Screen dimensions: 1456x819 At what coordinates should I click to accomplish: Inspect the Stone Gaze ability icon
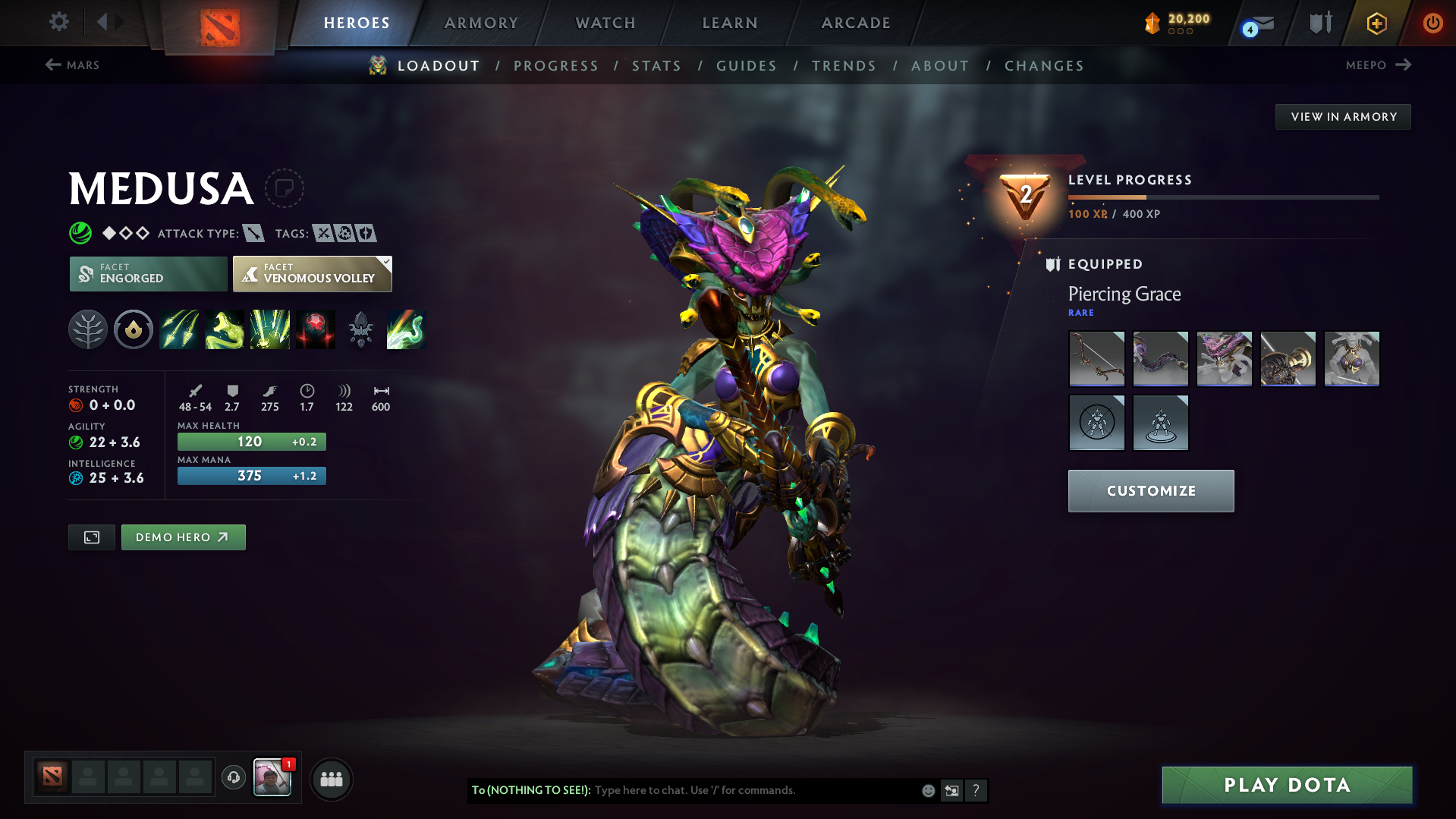[x=316, y=329]
